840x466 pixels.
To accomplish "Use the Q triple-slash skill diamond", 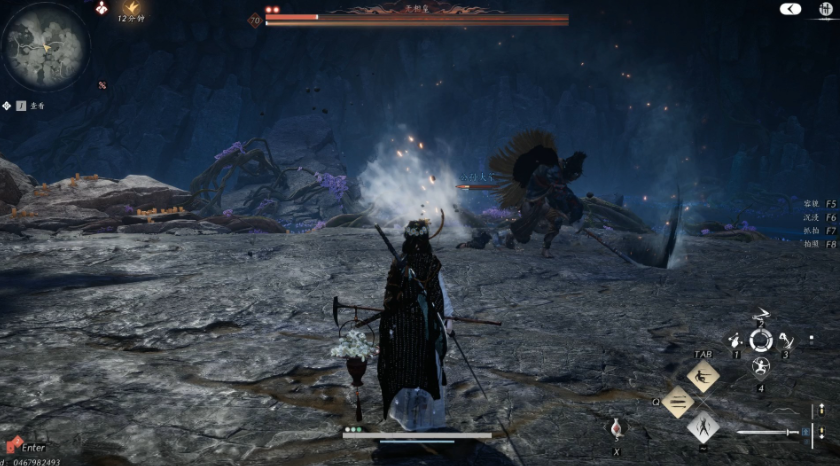I will (678, 402).
